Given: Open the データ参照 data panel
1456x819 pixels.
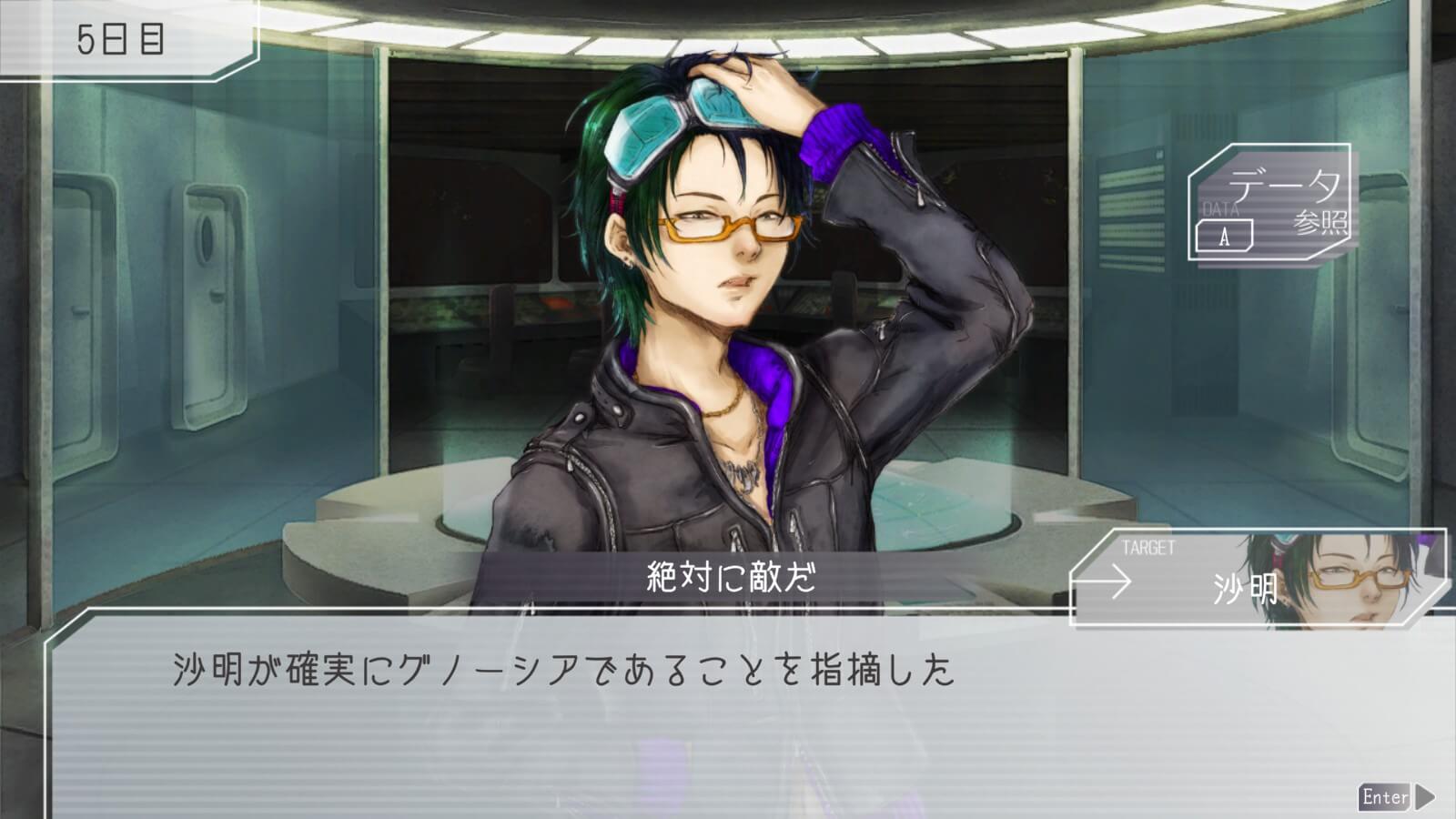Looking at the screenshot, I should pos(1272,203).
